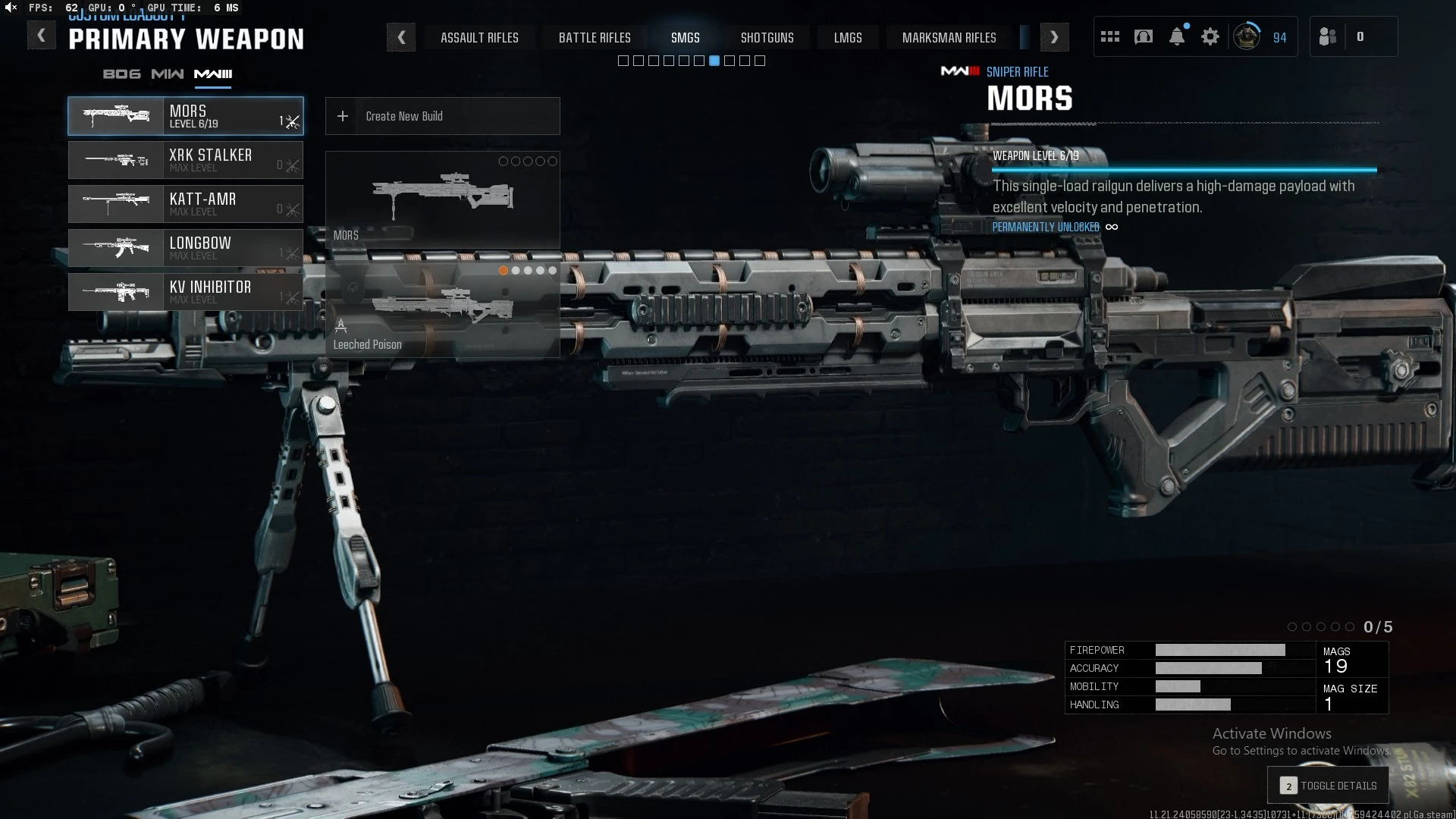Open the Marksman Rifles tab
The width and height of the screenshot is (1456, 819).
tap(949, 38)
